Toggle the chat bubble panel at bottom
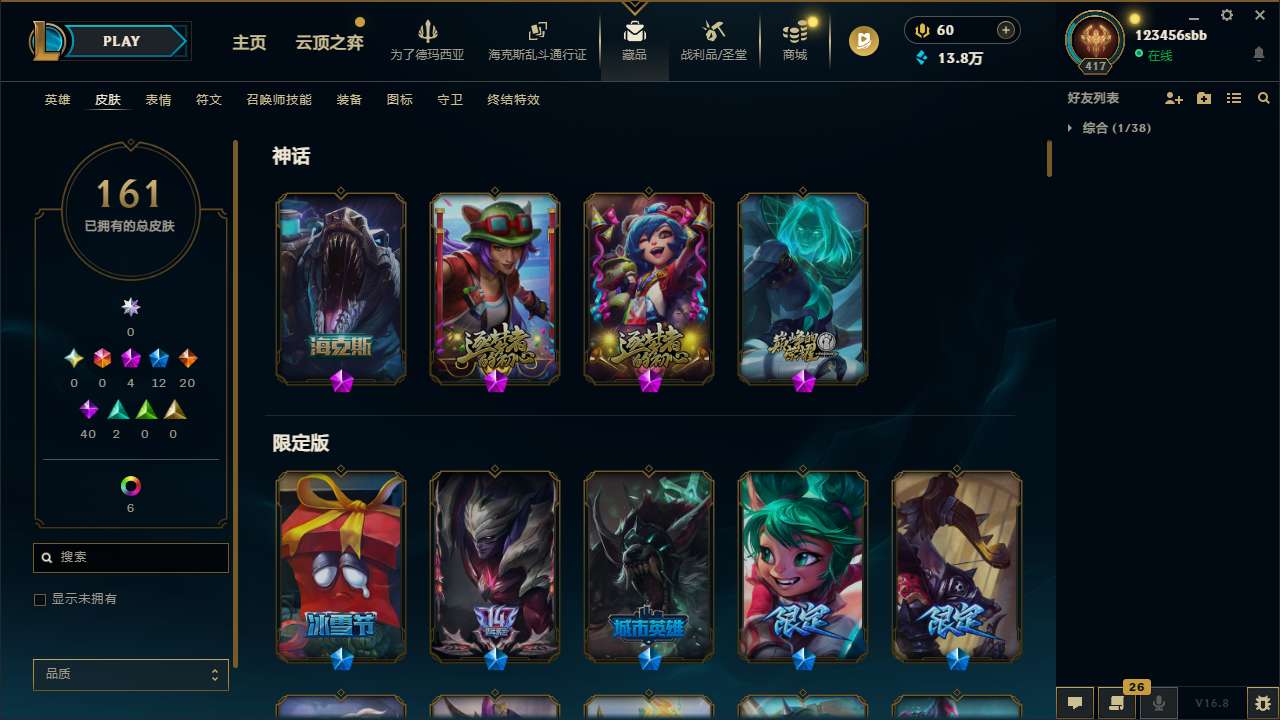This screenshot has height=720, width=1280. [1075, 701]
